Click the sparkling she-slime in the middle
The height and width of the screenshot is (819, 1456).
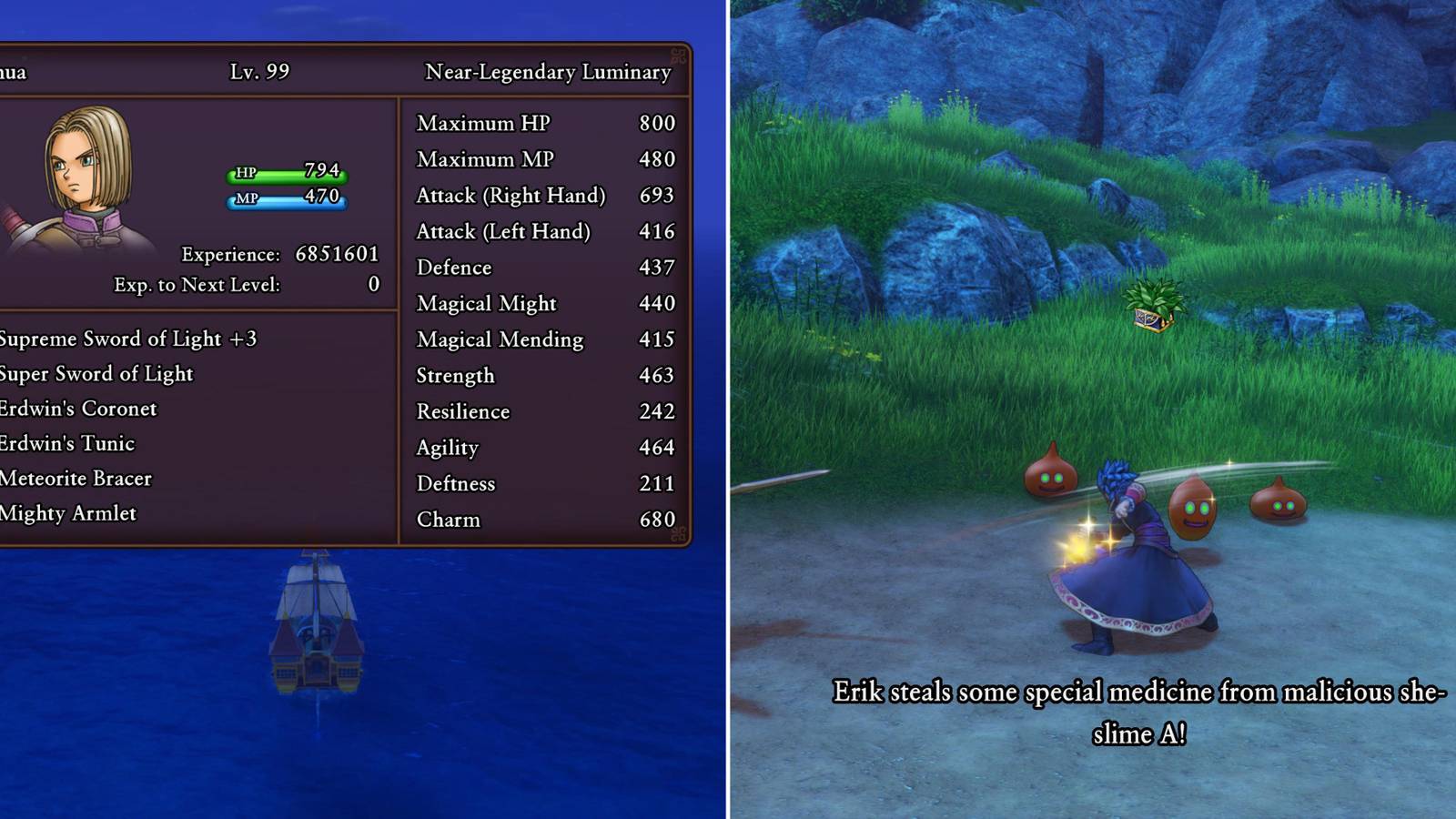click(x=1192, y=510)
